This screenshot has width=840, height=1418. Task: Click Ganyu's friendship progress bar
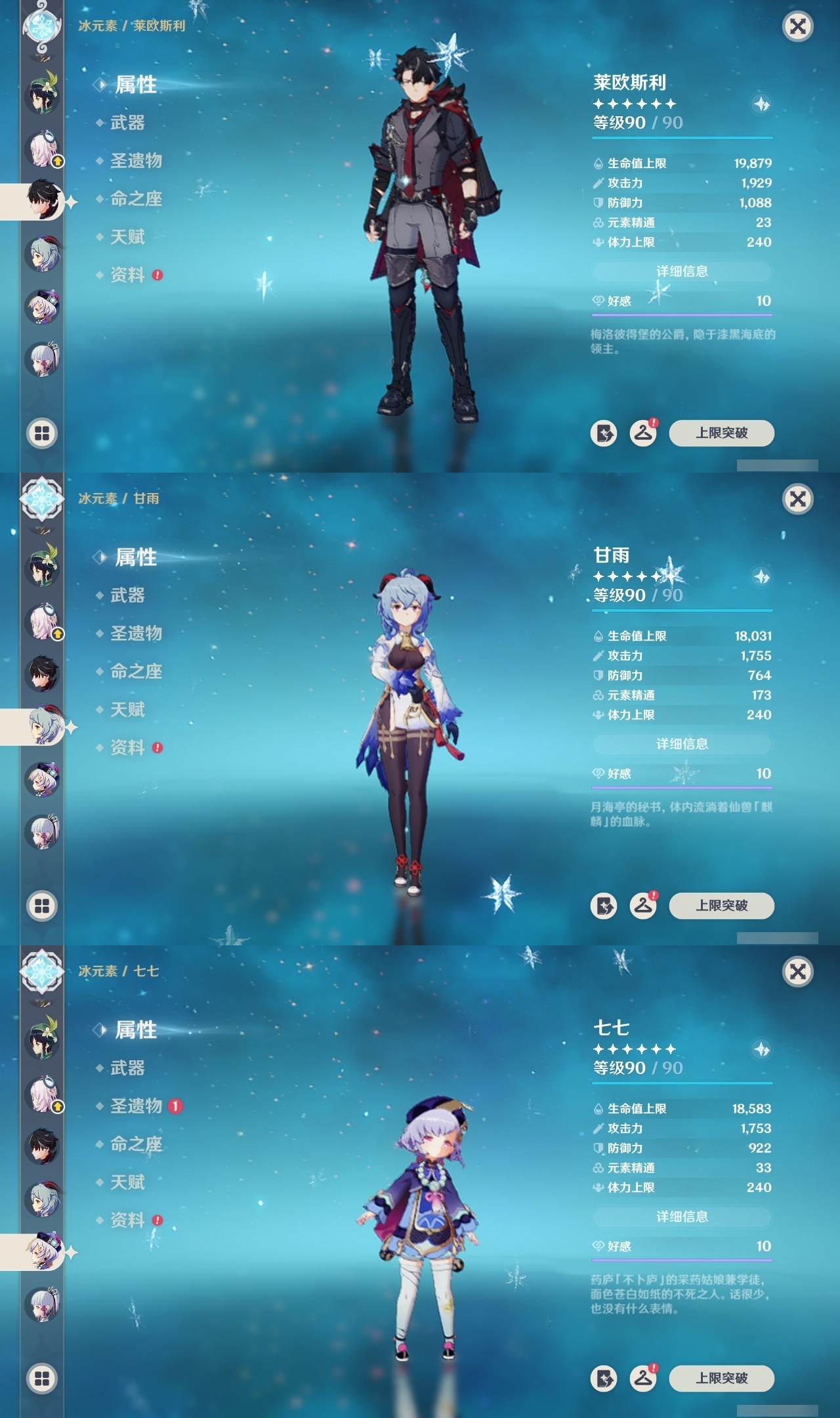(x=682, y=787)
